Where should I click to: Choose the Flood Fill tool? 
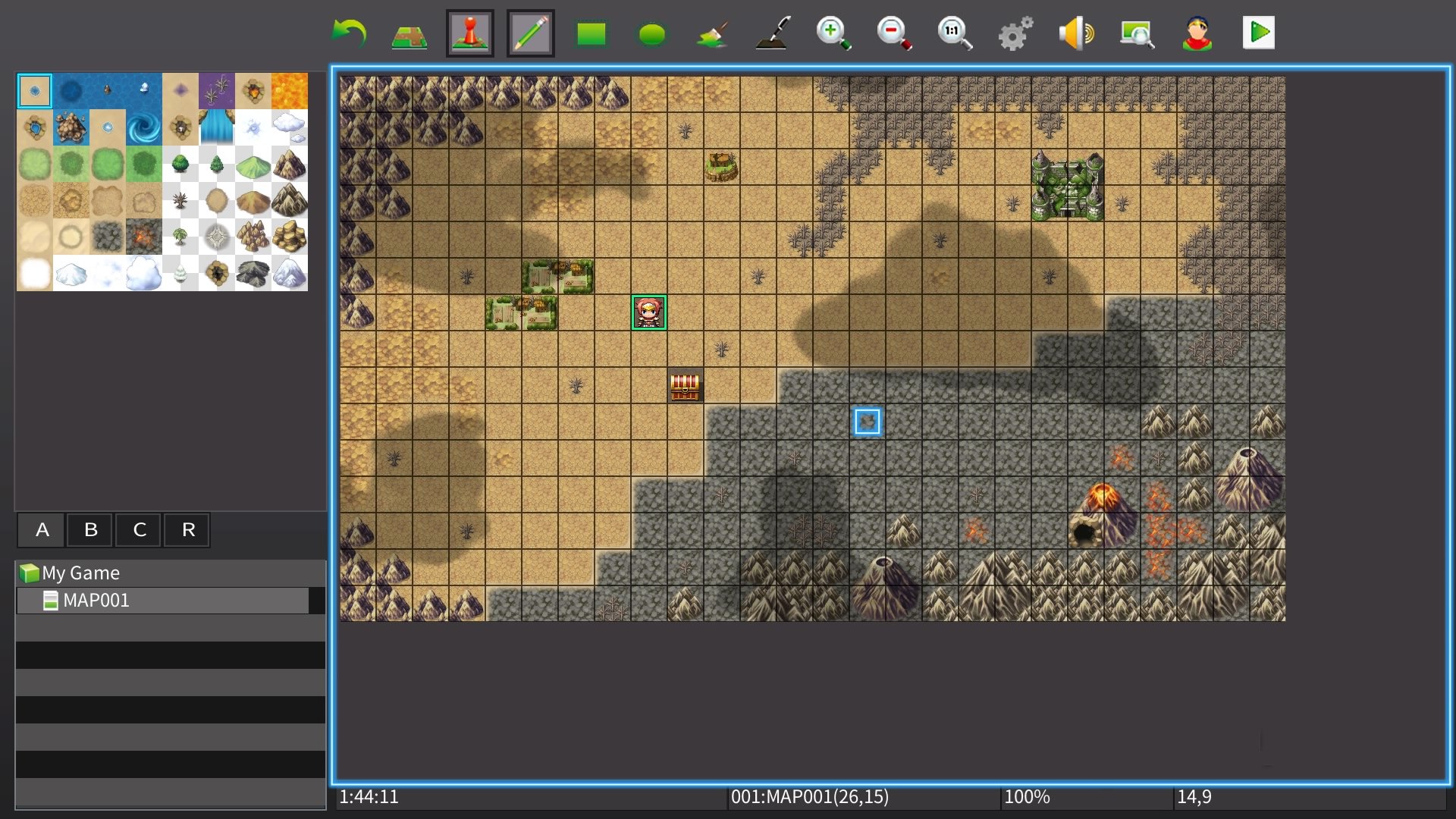(x=713, y=32)
